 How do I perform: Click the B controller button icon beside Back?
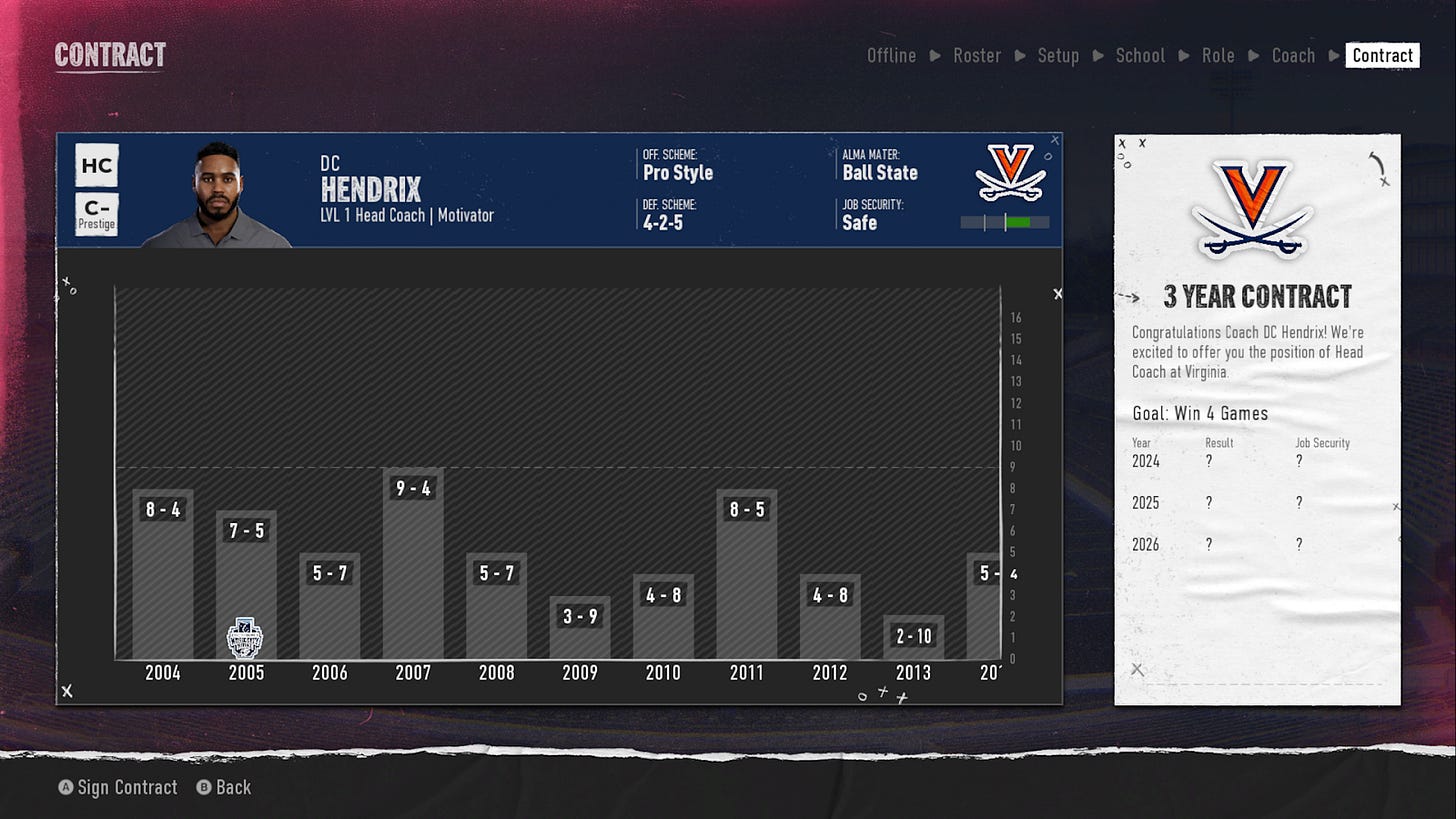203,788
